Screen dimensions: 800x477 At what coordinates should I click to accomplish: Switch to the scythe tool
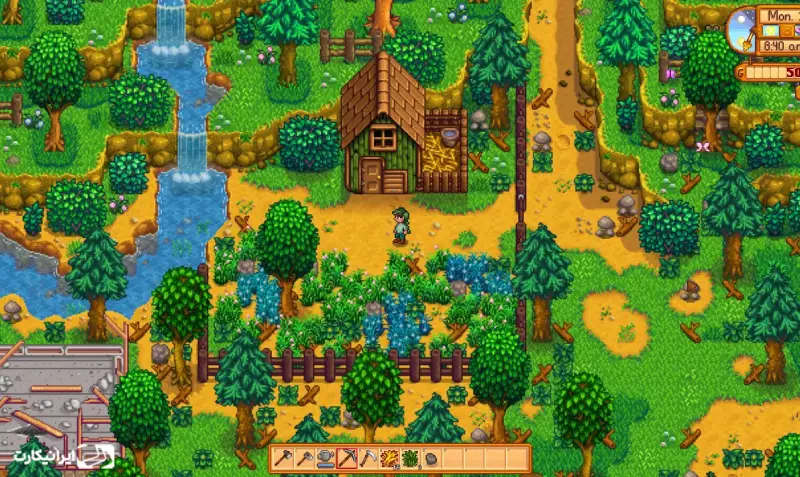click(369, 459)
